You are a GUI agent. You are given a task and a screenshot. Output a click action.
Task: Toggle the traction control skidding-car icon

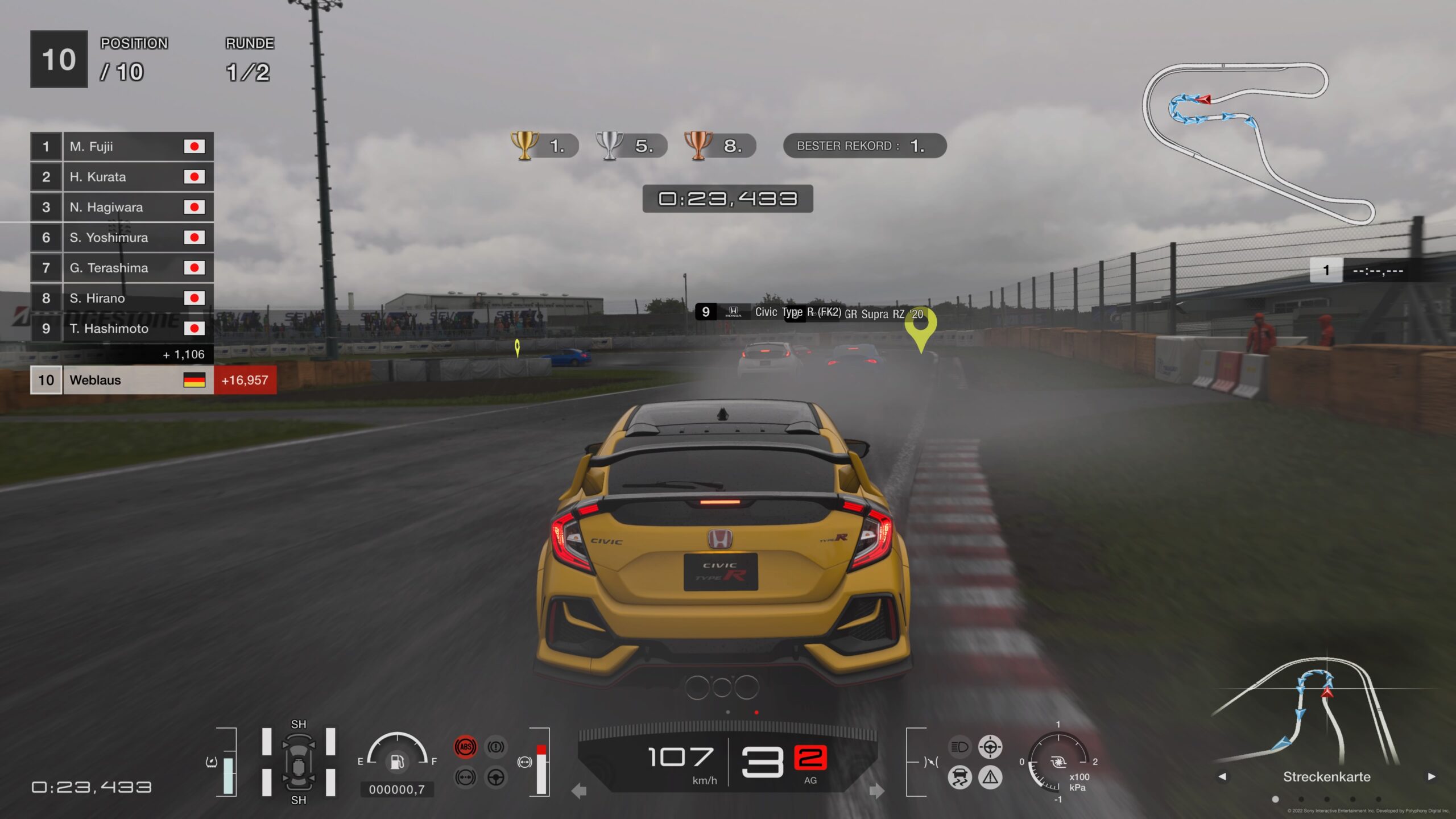click(959, 777)
